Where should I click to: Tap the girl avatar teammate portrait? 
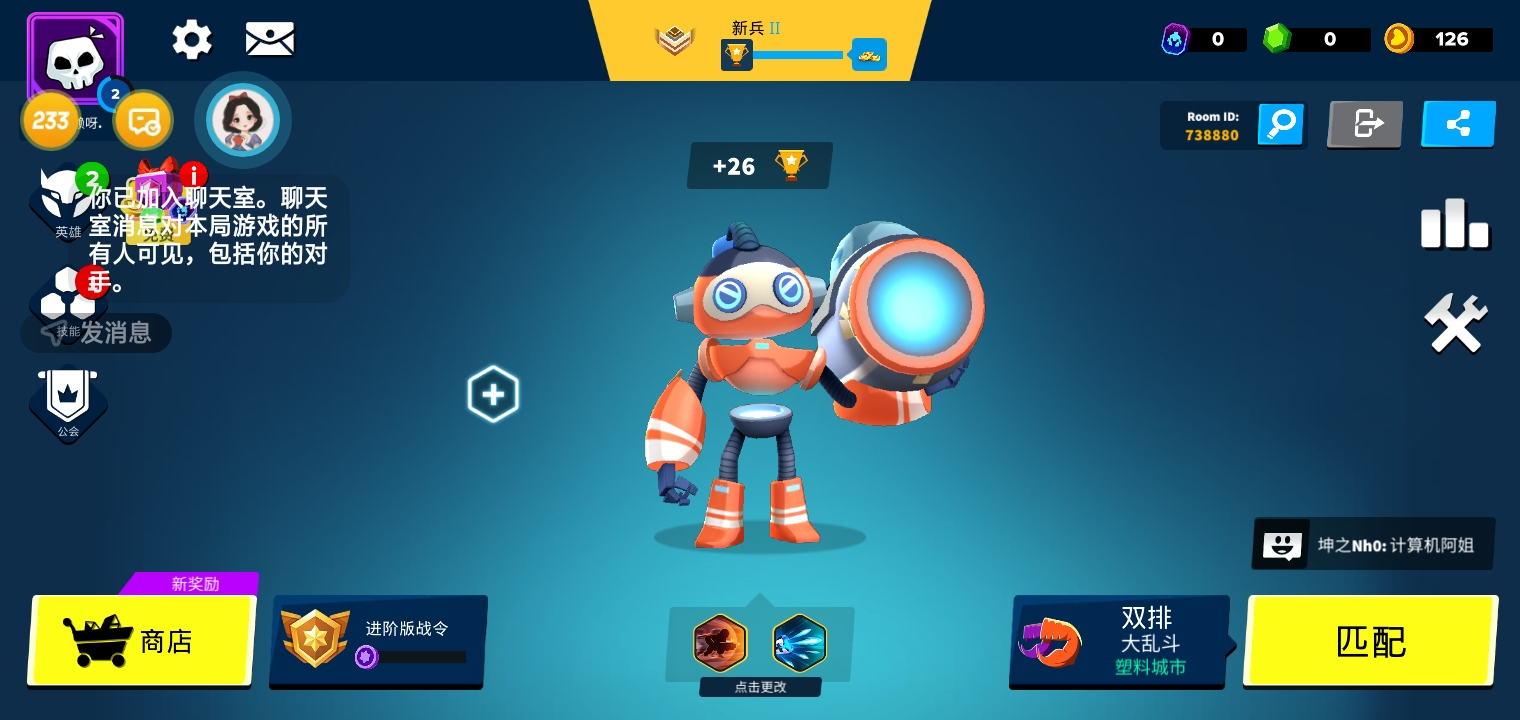coord(242,120)
